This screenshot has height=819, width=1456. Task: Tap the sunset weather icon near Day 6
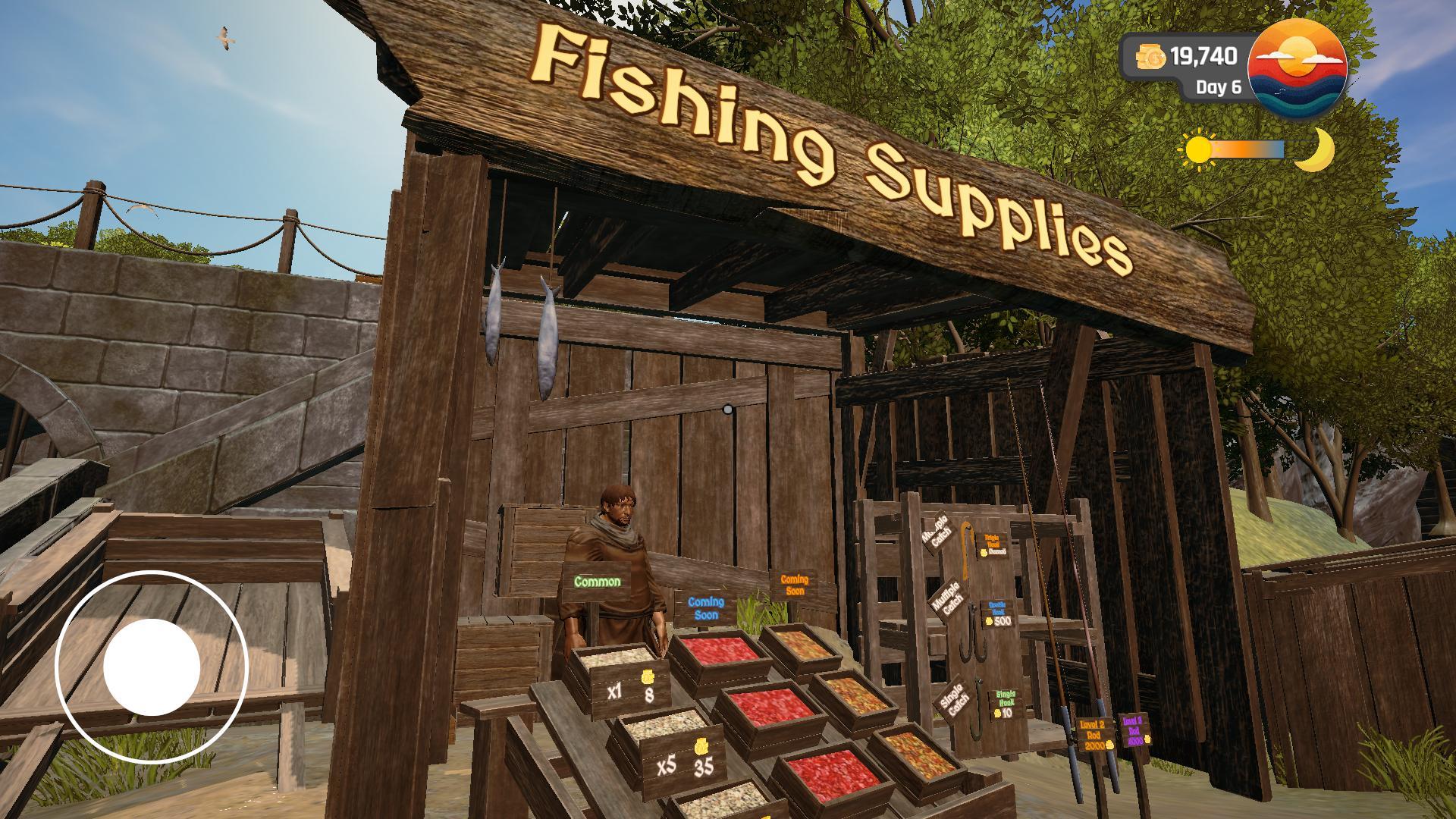click(1297, 67)
